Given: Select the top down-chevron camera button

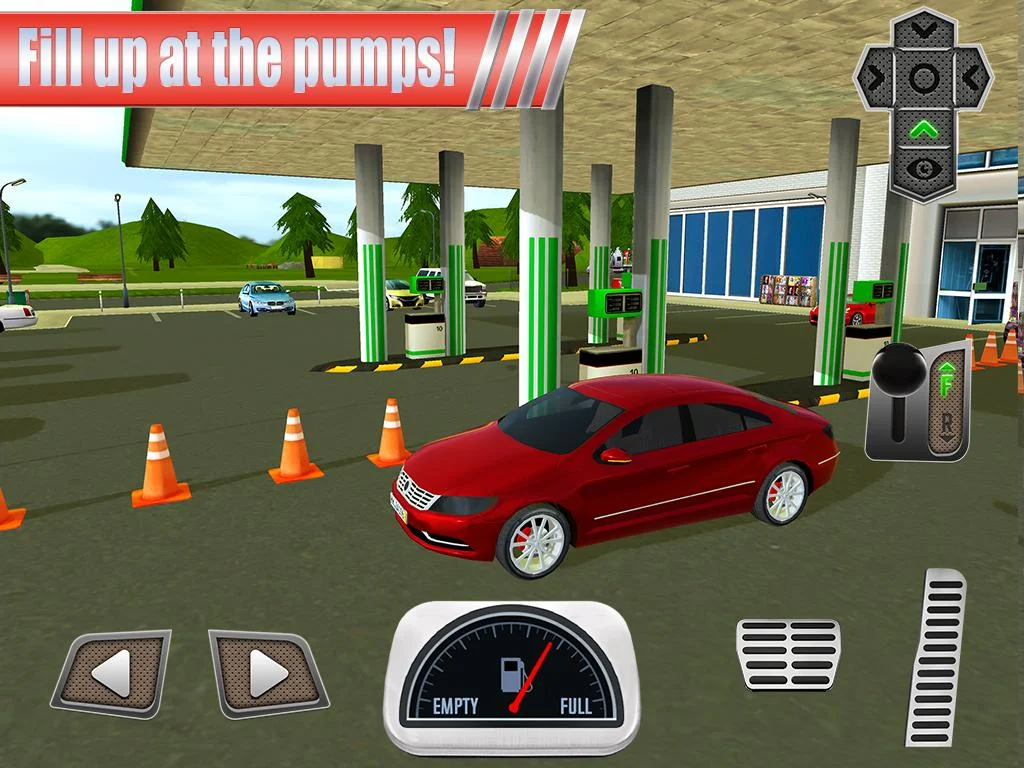Looking at the screenshot, I should 923,31.
